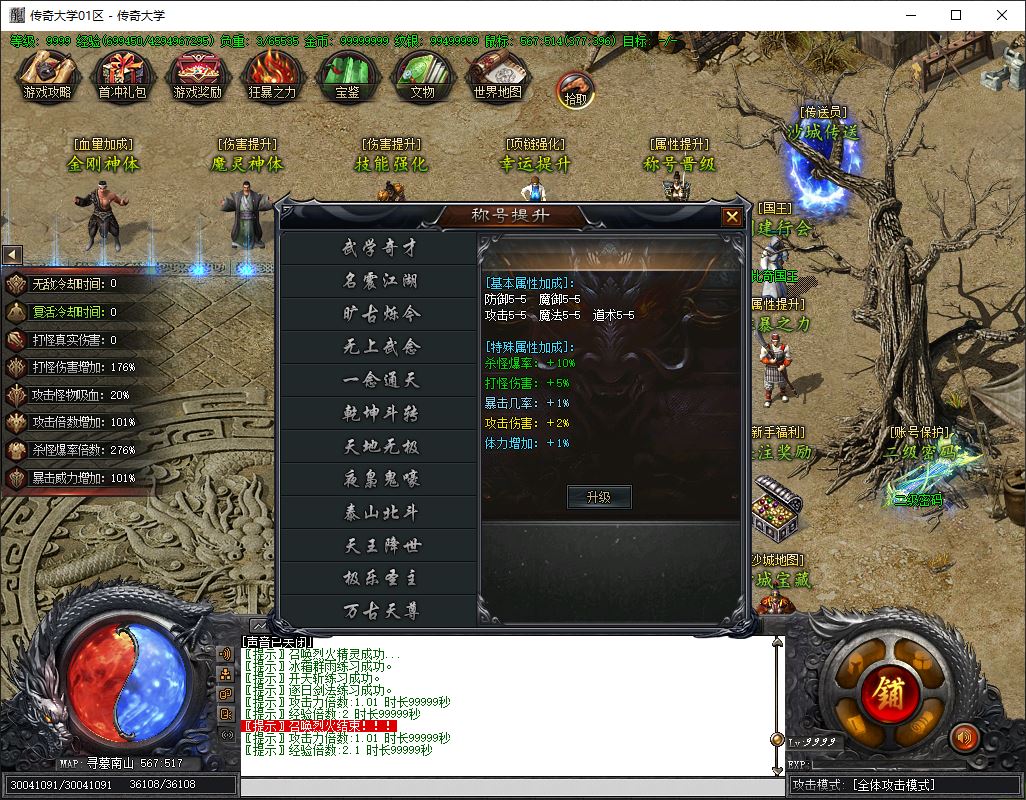Choose the 万古天尊 title
1026x800 pixels.
[380, 611]
